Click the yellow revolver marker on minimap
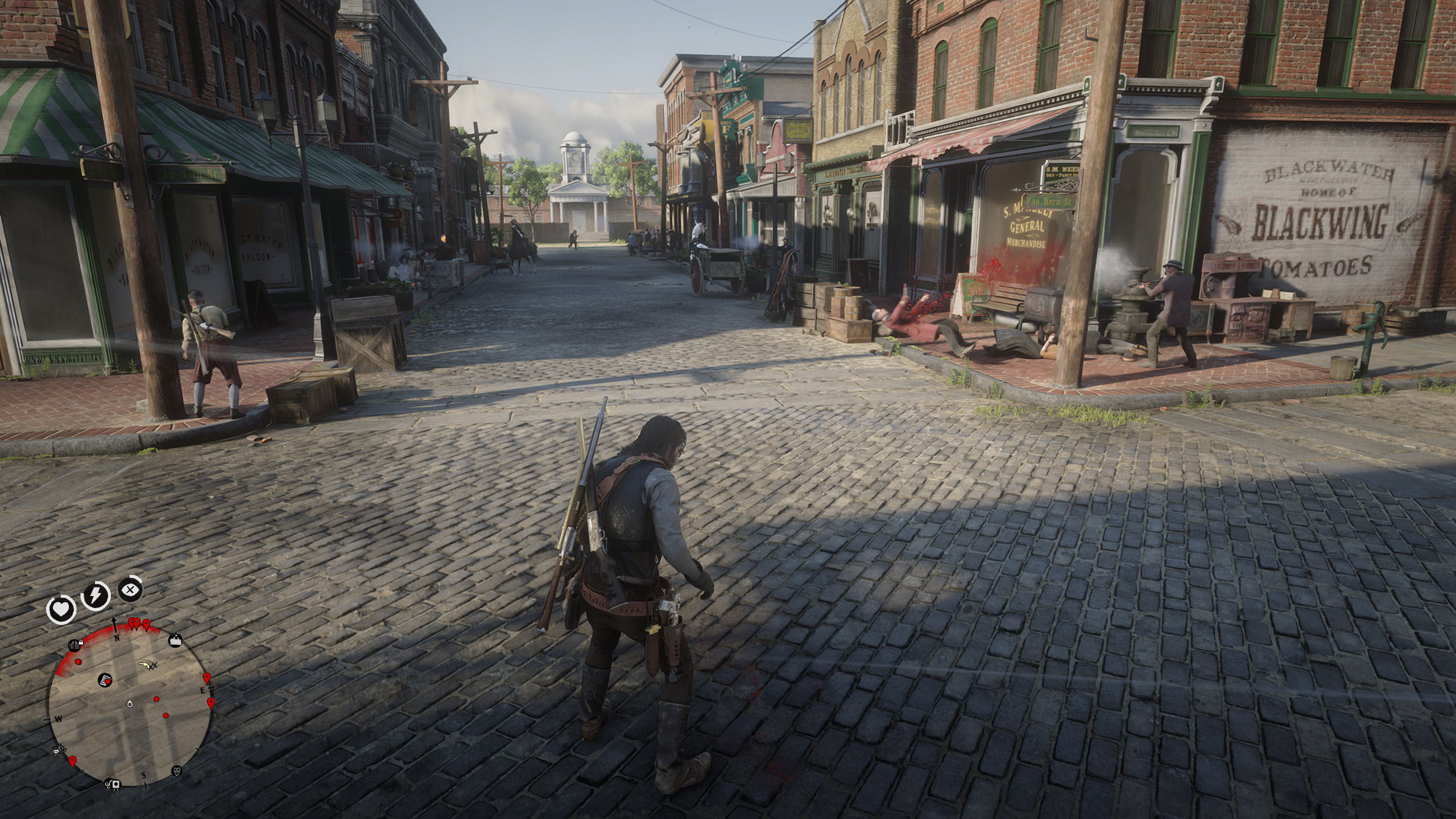This screenshot has width=1456, height=819. click(146, 664)
